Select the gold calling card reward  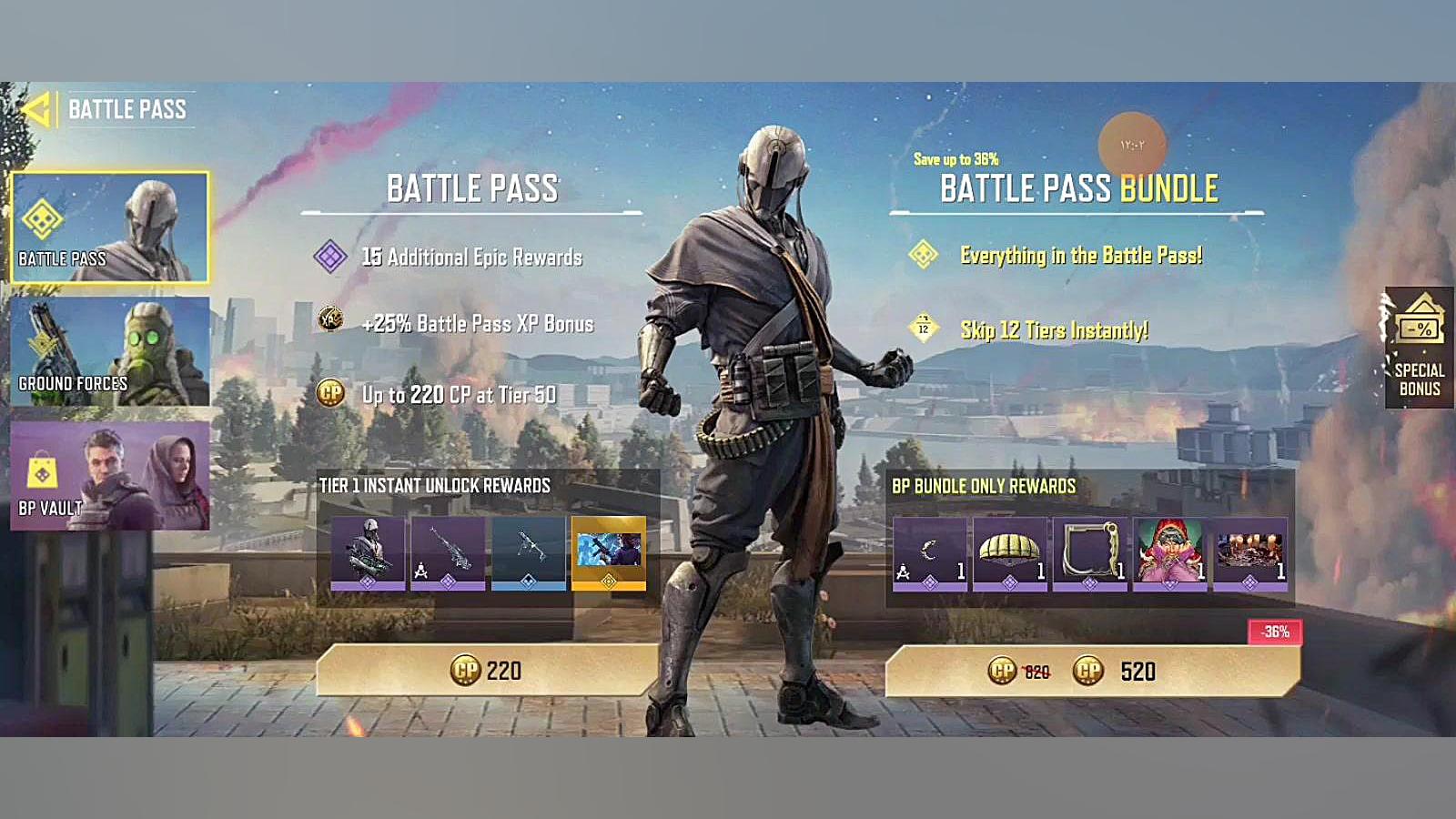coord(609,553)
